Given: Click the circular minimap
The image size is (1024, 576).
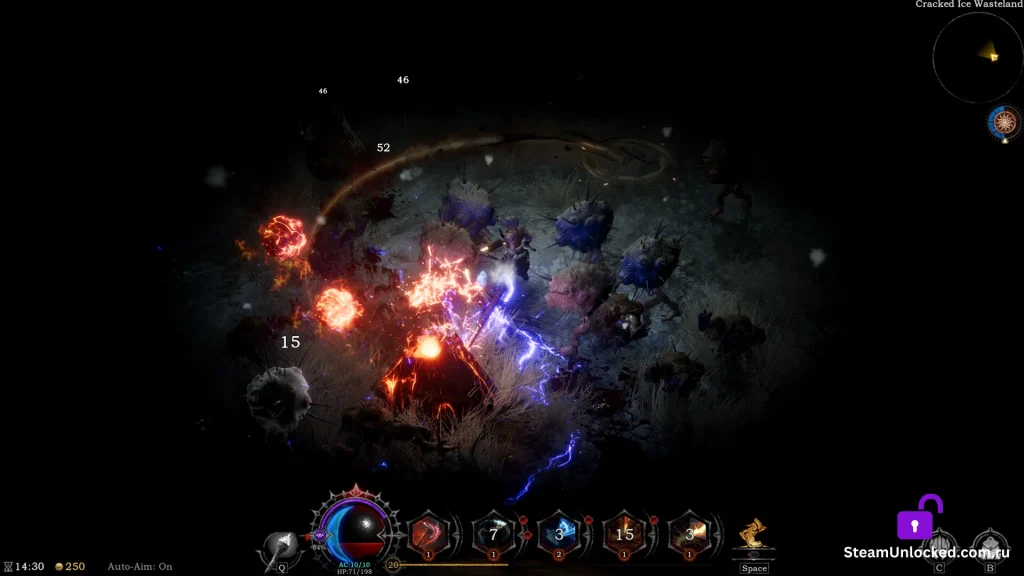Looking at the screenshot, I should pos(977,56).
